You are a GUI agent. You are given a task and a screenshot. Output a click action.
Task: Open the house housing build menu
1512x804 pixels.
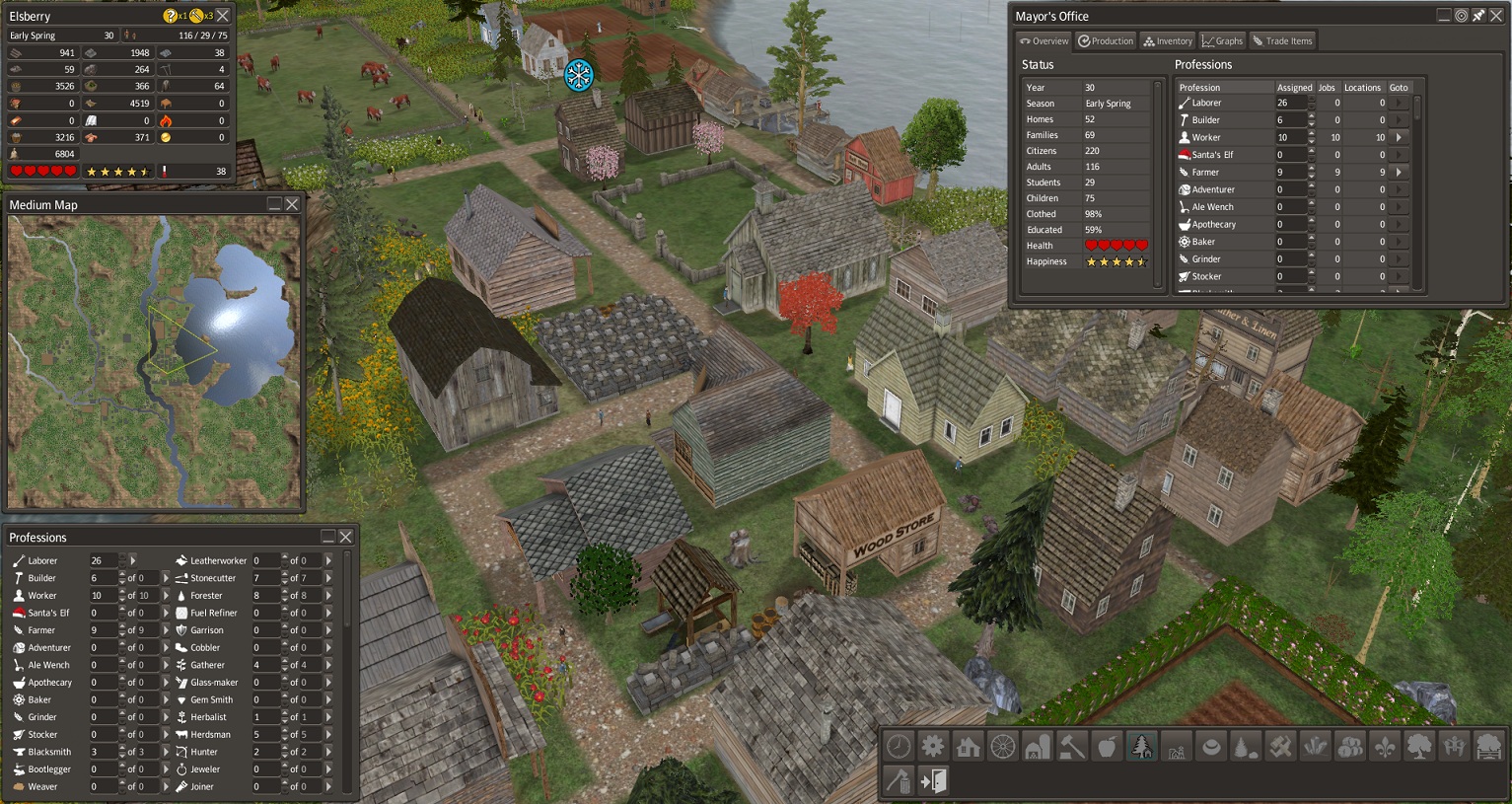968,747
